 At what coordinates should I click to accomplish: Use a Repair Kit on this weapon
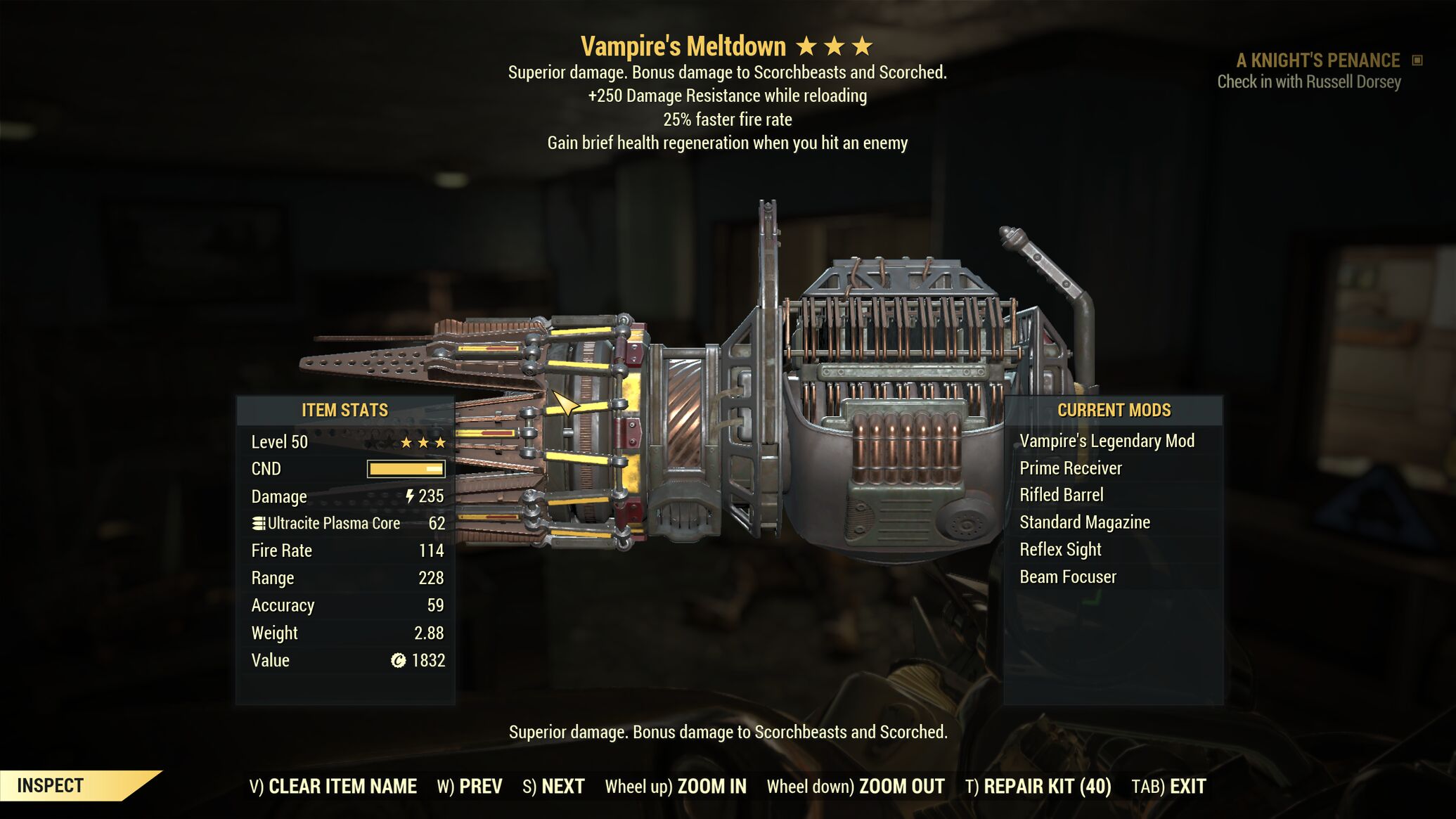click(1038, 786)
